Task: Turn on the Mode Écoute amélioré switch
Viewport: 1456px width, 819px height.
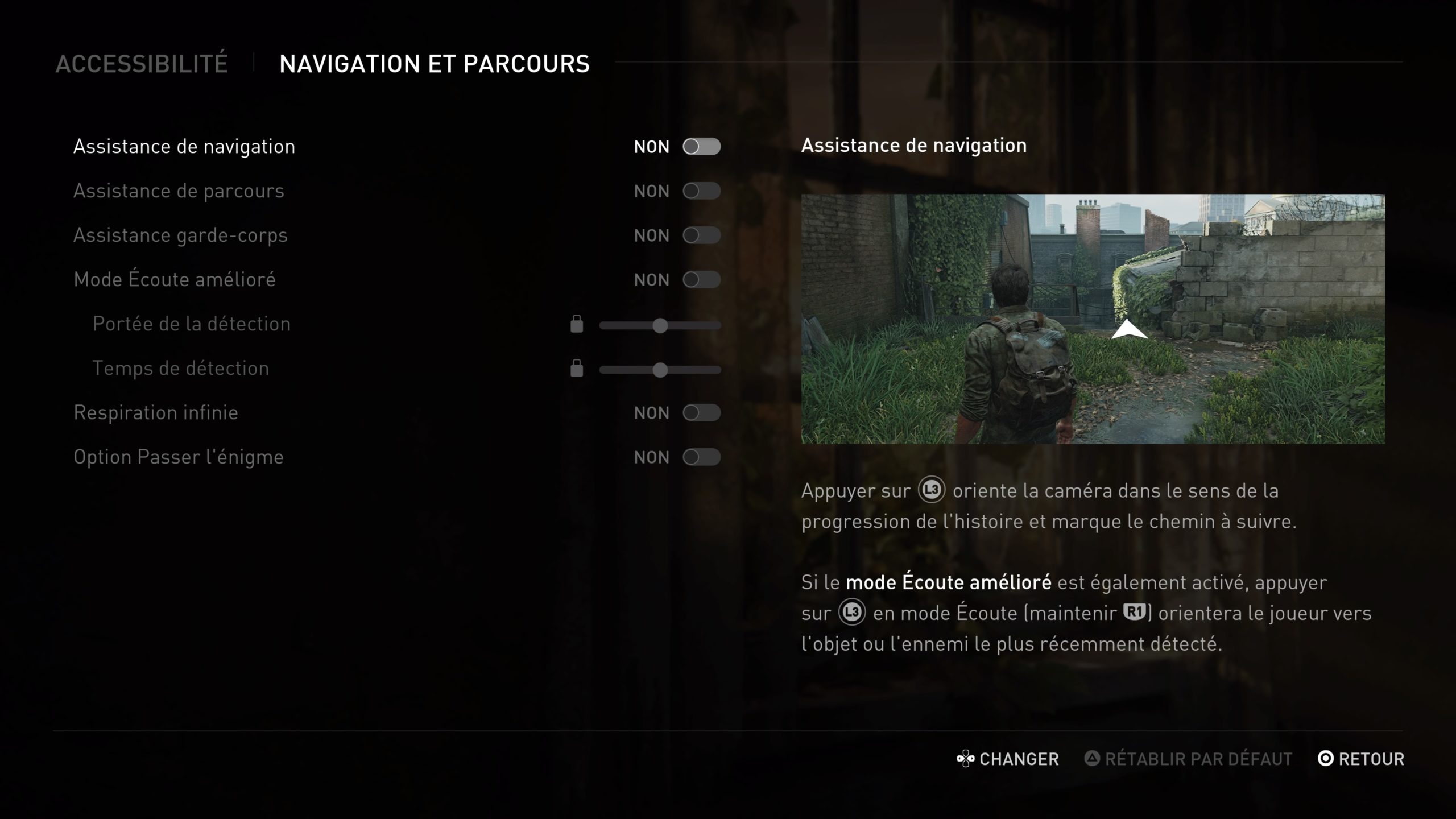Action: click(701, 280)
